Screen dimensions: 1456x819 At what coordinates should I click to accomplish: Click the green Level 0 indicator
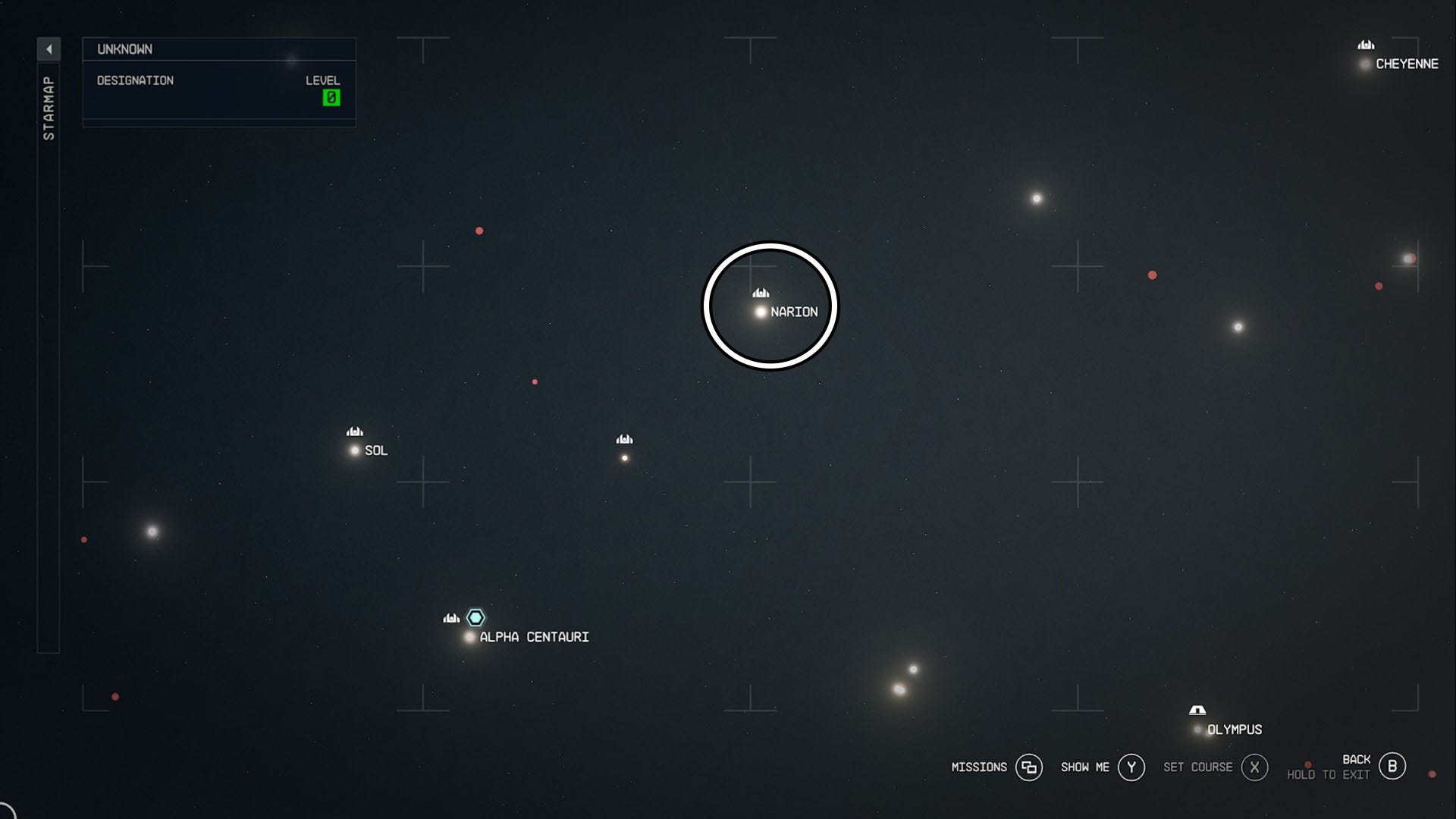point(331,97)
